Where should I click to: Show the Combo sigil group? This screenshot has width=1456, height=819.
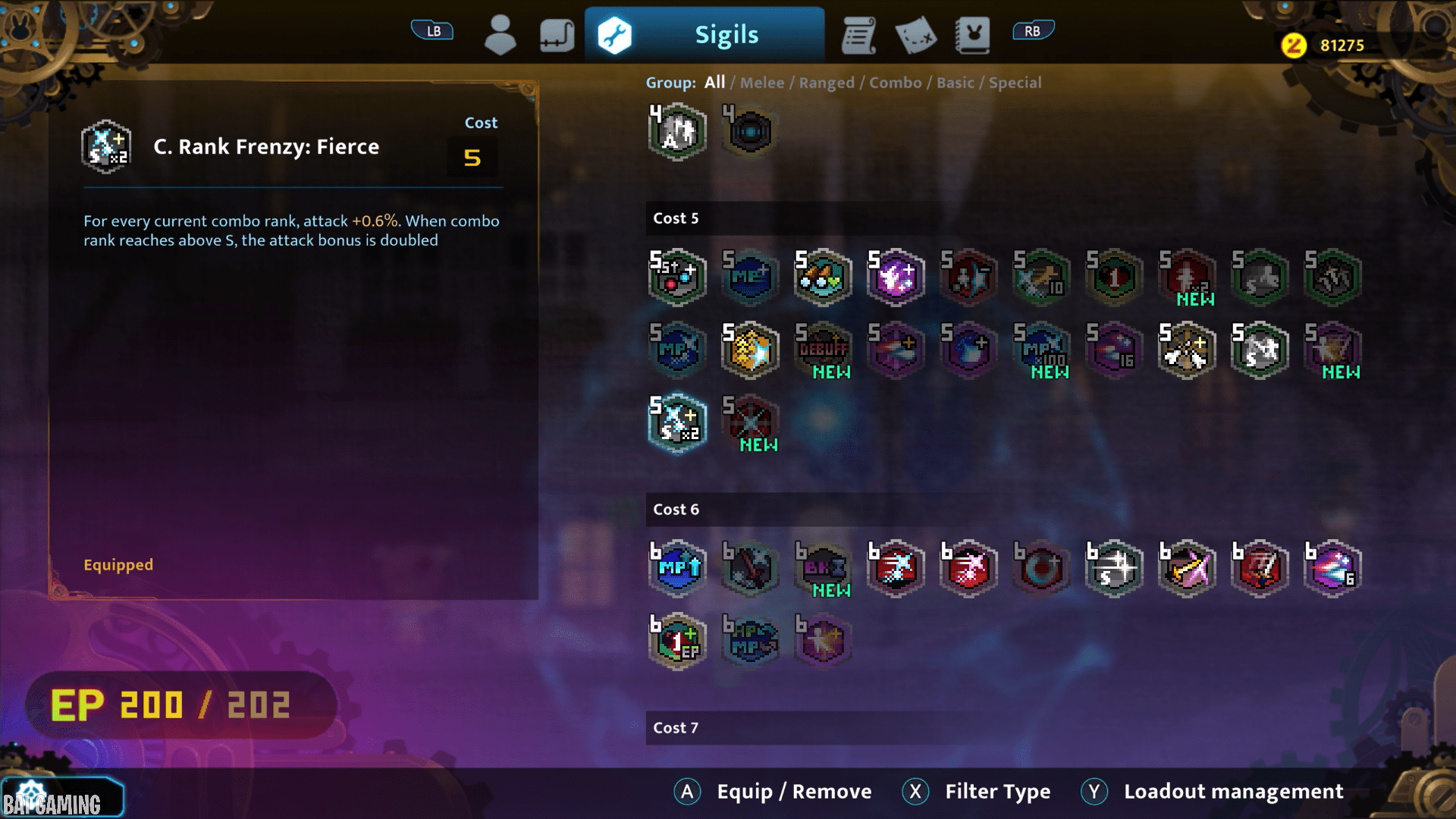(x=896, y=83)
